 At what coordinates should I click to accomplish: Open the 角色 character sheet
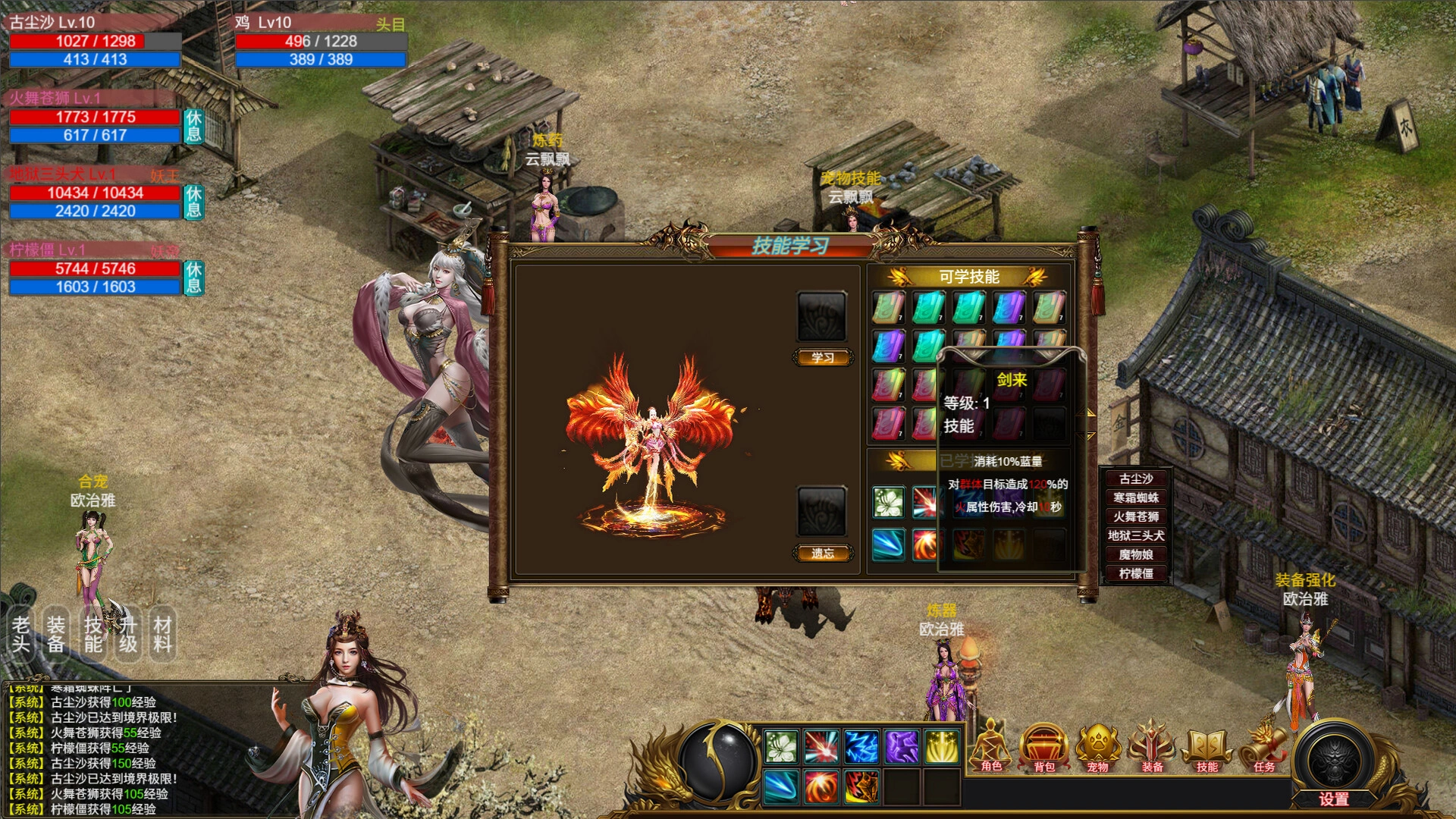coord(991,748)
